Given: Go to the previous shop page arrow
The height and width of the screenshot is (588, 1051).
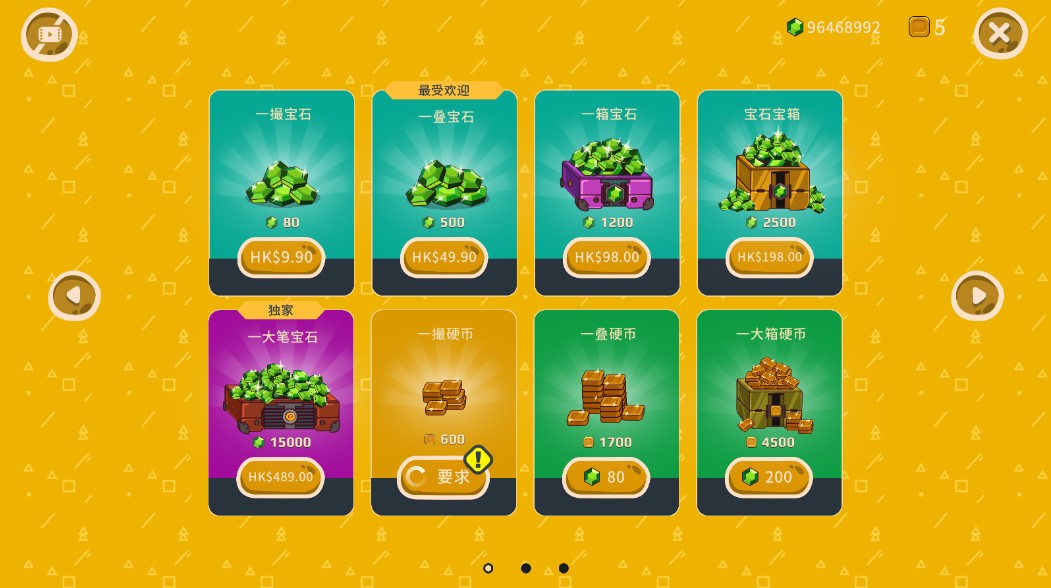Looking at the screenshot, I should (74, 296).
